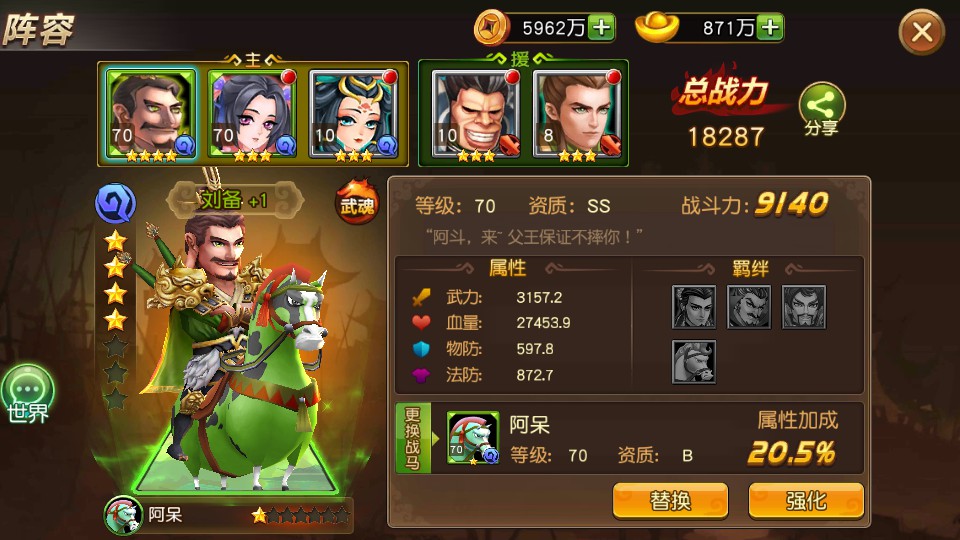Screen dimensions: 960x540
Task: Close the lineup screen with the X button
Action: [x=921, y=33]
